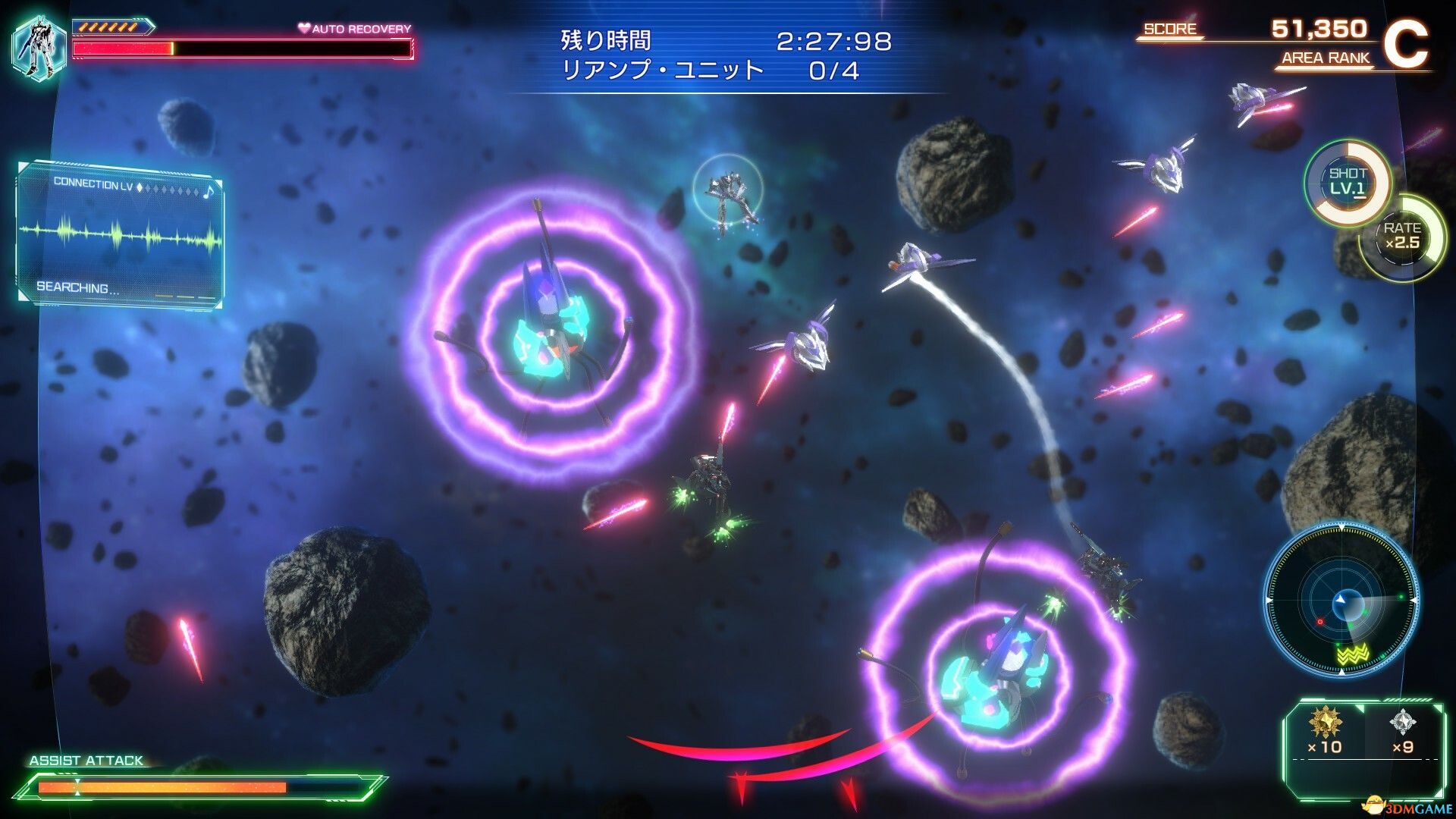Select the heart icon beside AUTO RECOVERY
1456x819 pixels.
pyautogui.click(x=303, y=28)
